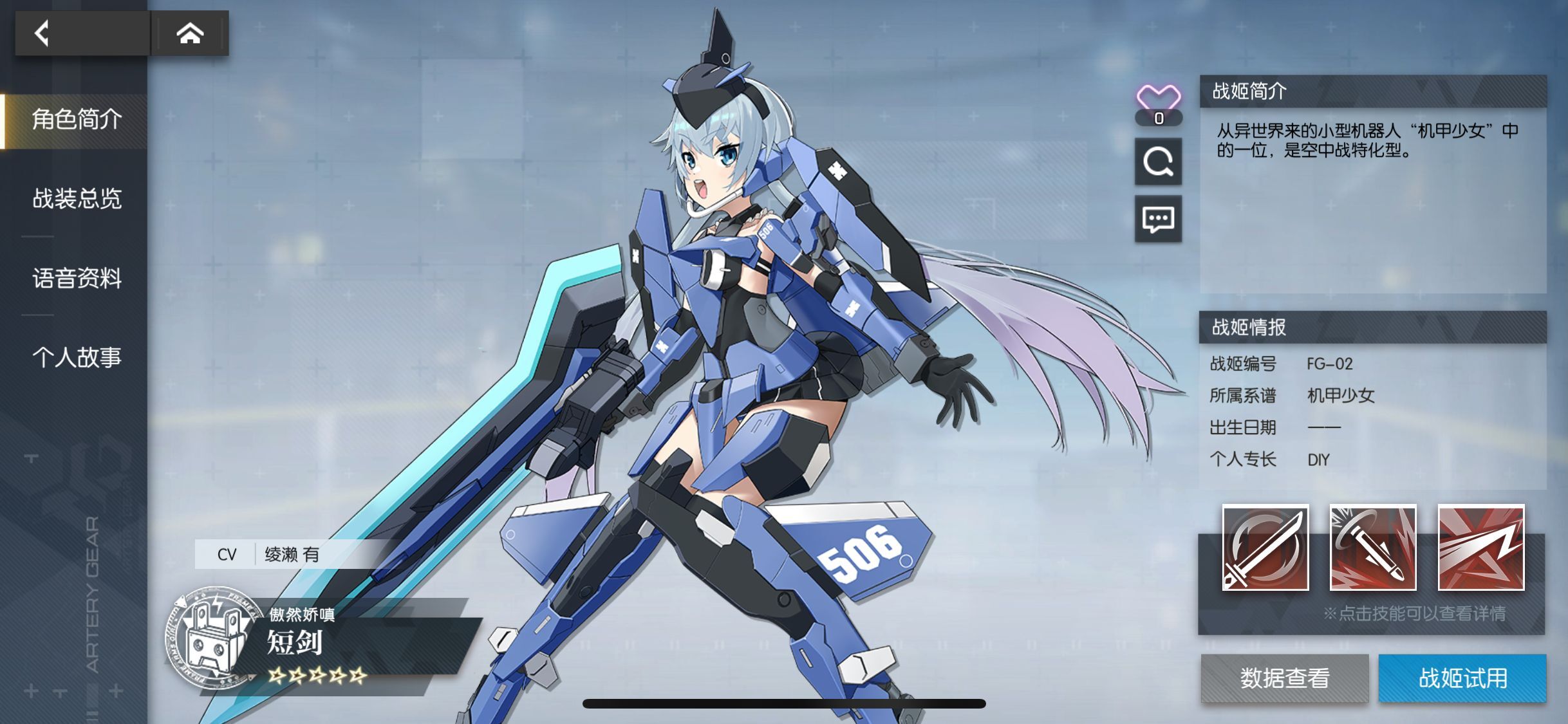This screenshot has height=724, width=1568.
Task: Open the home screen via house icon
Action: pyautogui.click(x=191, y=33)
